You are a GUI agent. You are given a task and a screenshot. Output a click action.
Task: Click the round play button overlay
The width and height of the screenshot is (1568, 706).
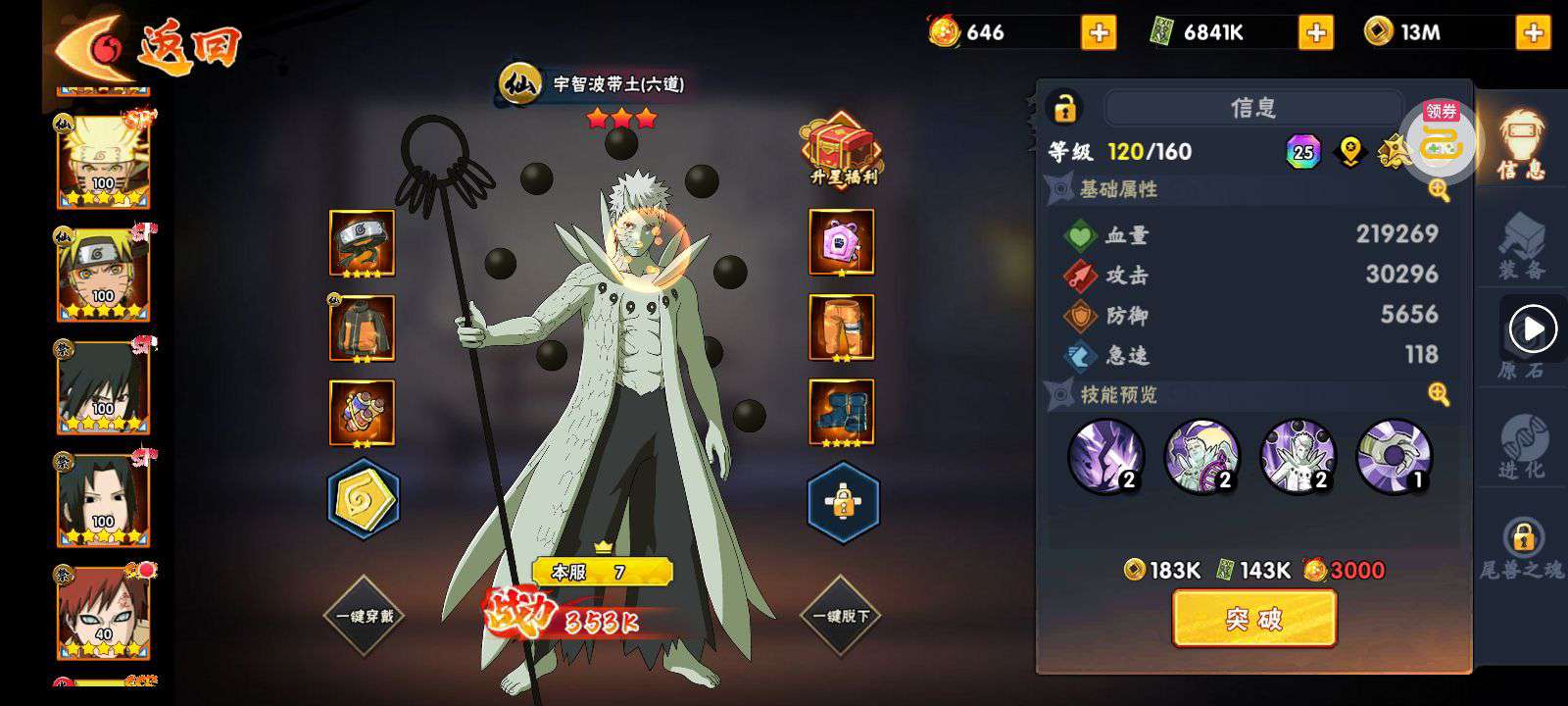(1533, 329)
